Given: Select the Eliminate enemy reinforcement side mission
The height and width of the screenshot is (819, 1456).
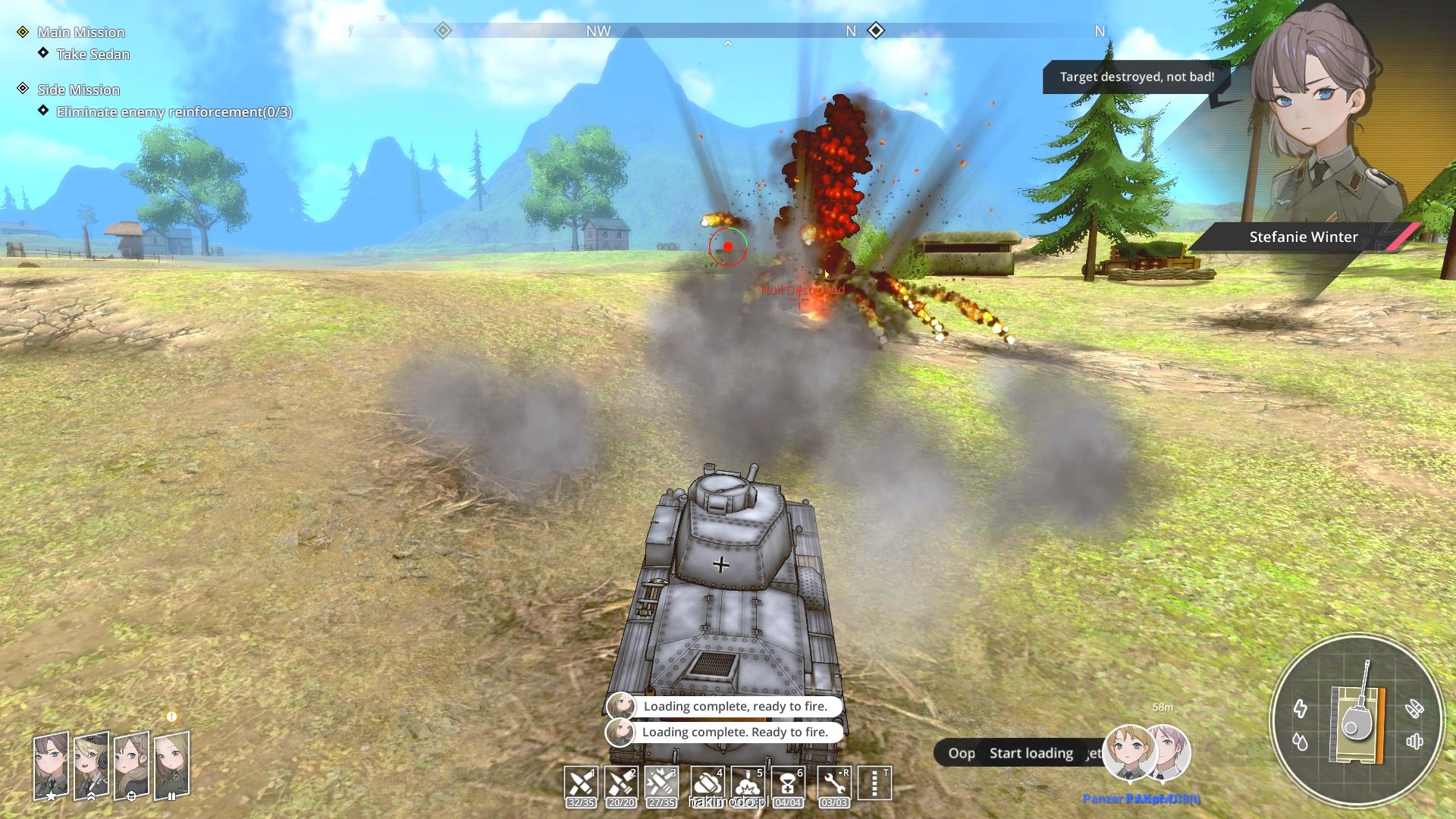Looking at the screenshot, I should [x=174, y=112].
